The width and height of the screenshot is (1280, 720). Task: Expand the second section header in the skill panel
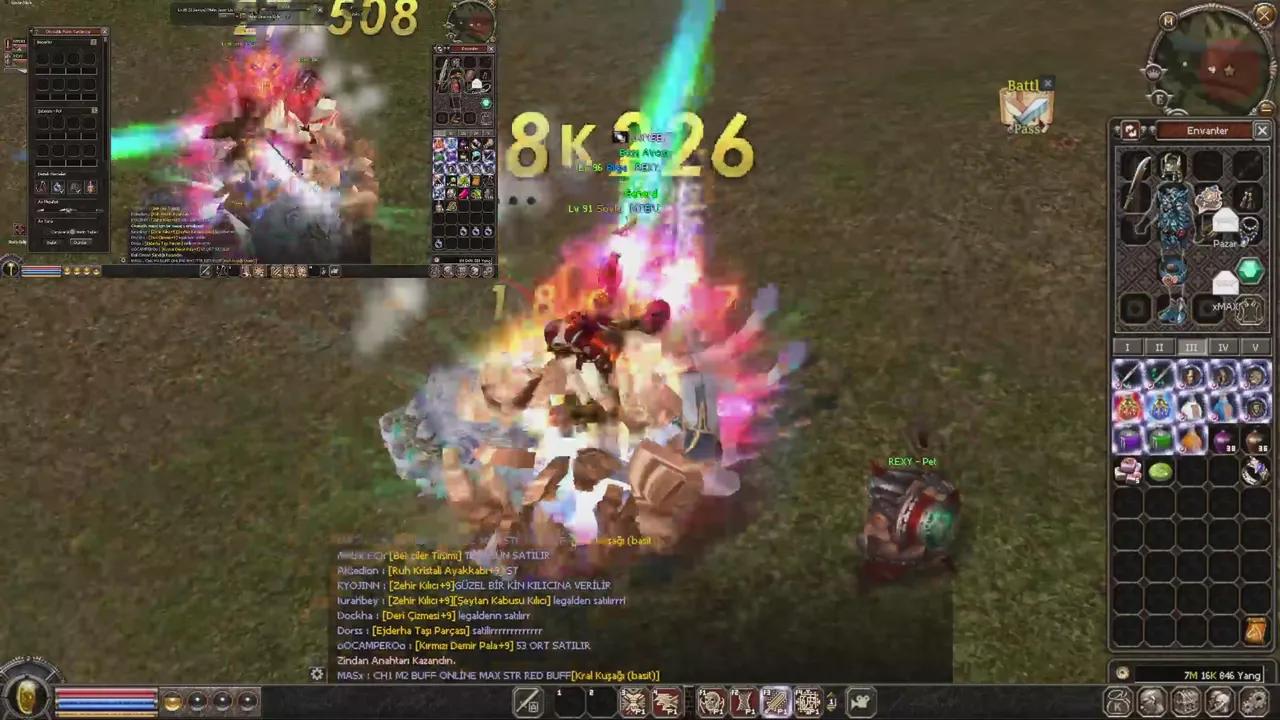click(95, 110)
